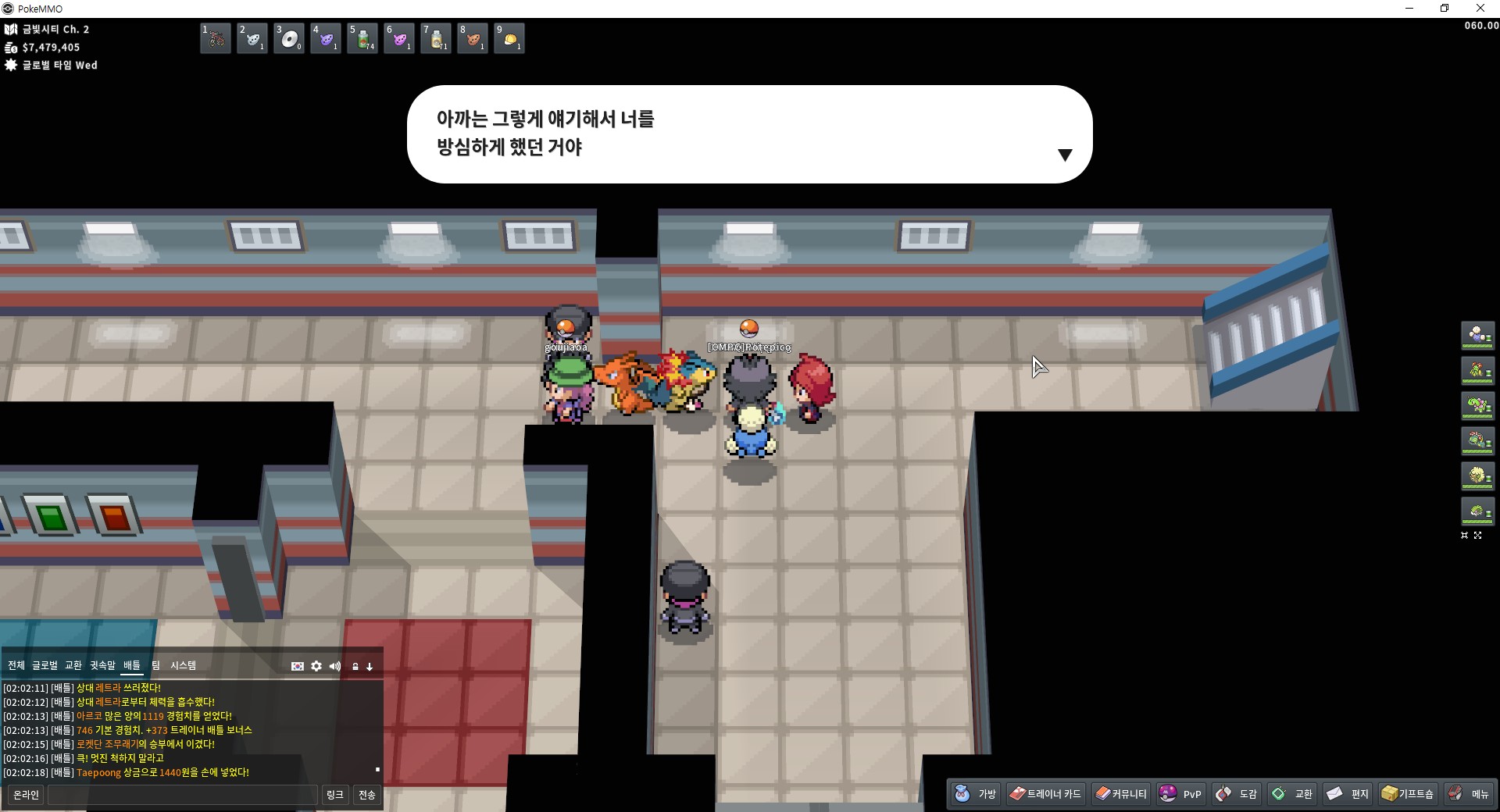Advance the dialogue with the arrow
The image size is (1500, 812).
(1064, 155)
